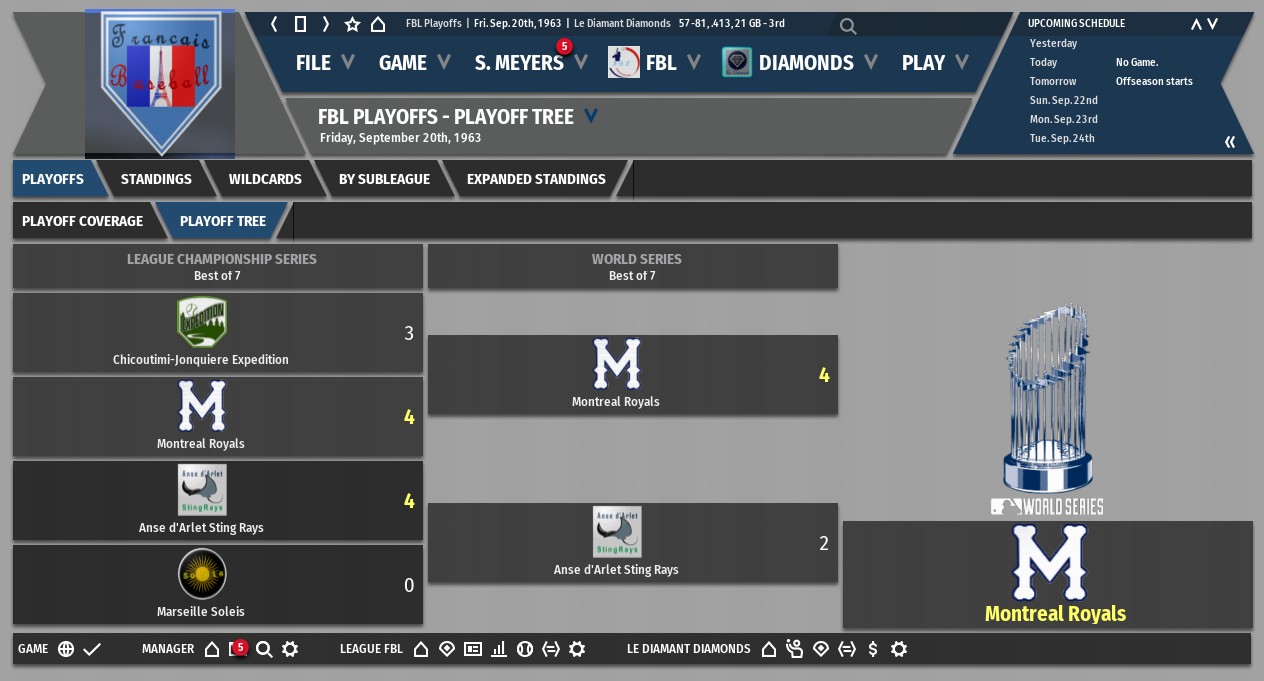Open the EXPANDED STANDINGS tab
The width and height of the screenshot is (1264, 681).
(536, 179)
